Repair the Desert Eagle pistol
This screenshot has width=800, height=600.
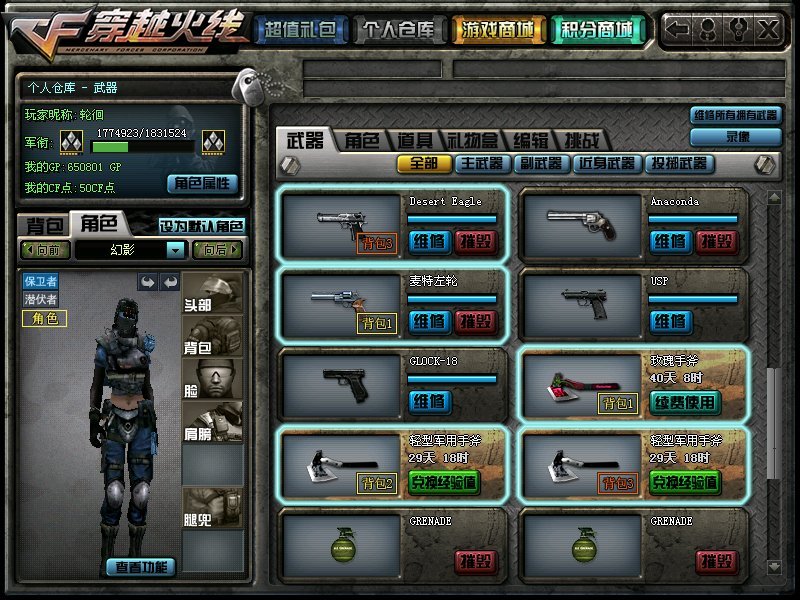pyautogui.click(x=430, y=241)
